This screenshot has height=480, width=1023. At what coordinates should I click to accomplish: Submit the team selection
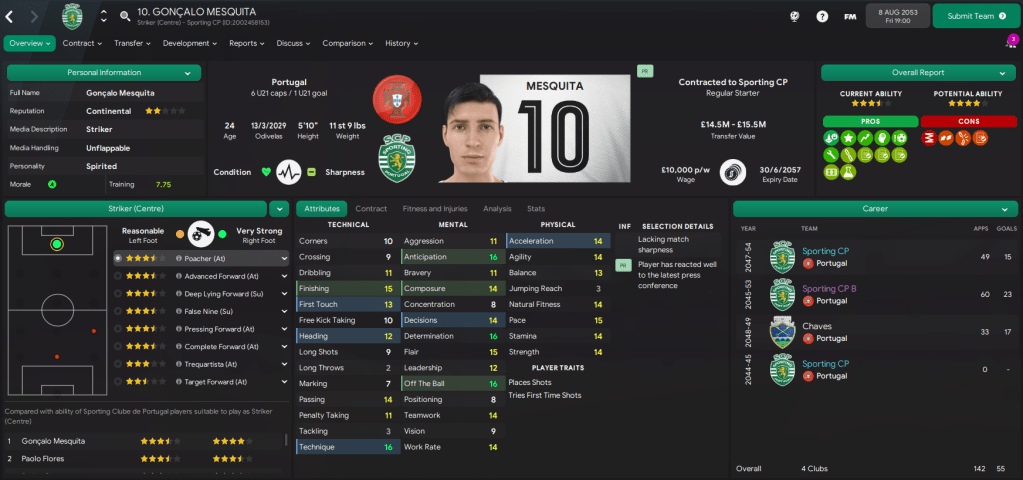pos(969,16)
